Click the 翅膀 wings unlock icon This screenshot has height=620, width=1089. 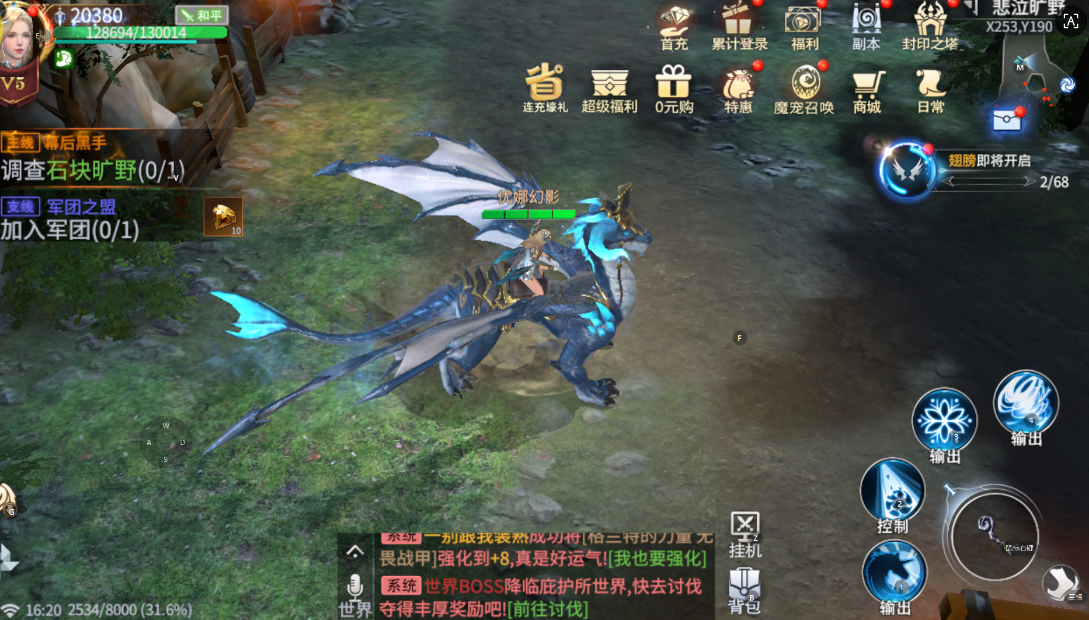click(906, 169)
